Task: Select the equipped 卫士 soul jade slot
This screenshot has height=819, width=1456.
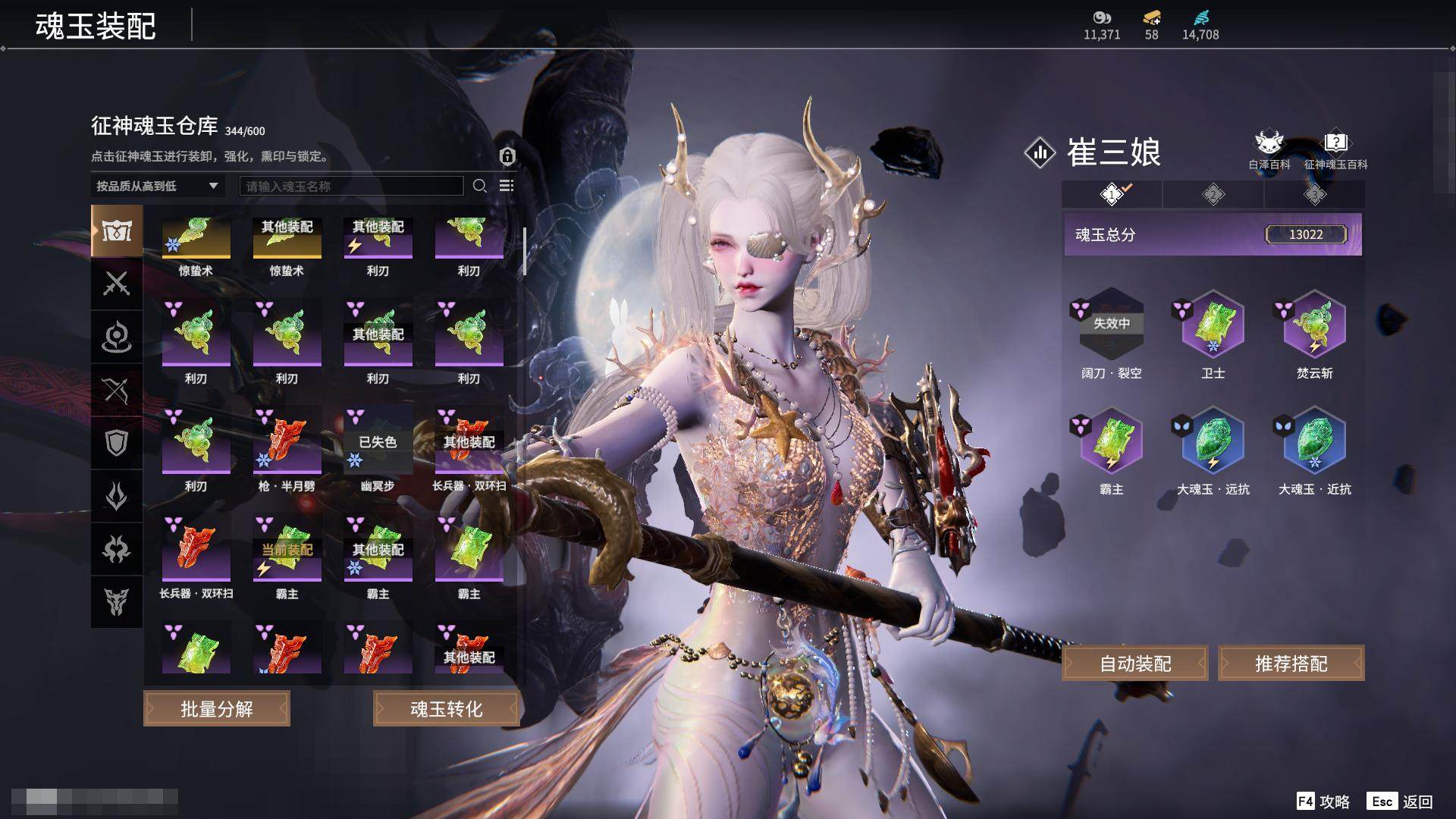Action: coord(1213,326)
